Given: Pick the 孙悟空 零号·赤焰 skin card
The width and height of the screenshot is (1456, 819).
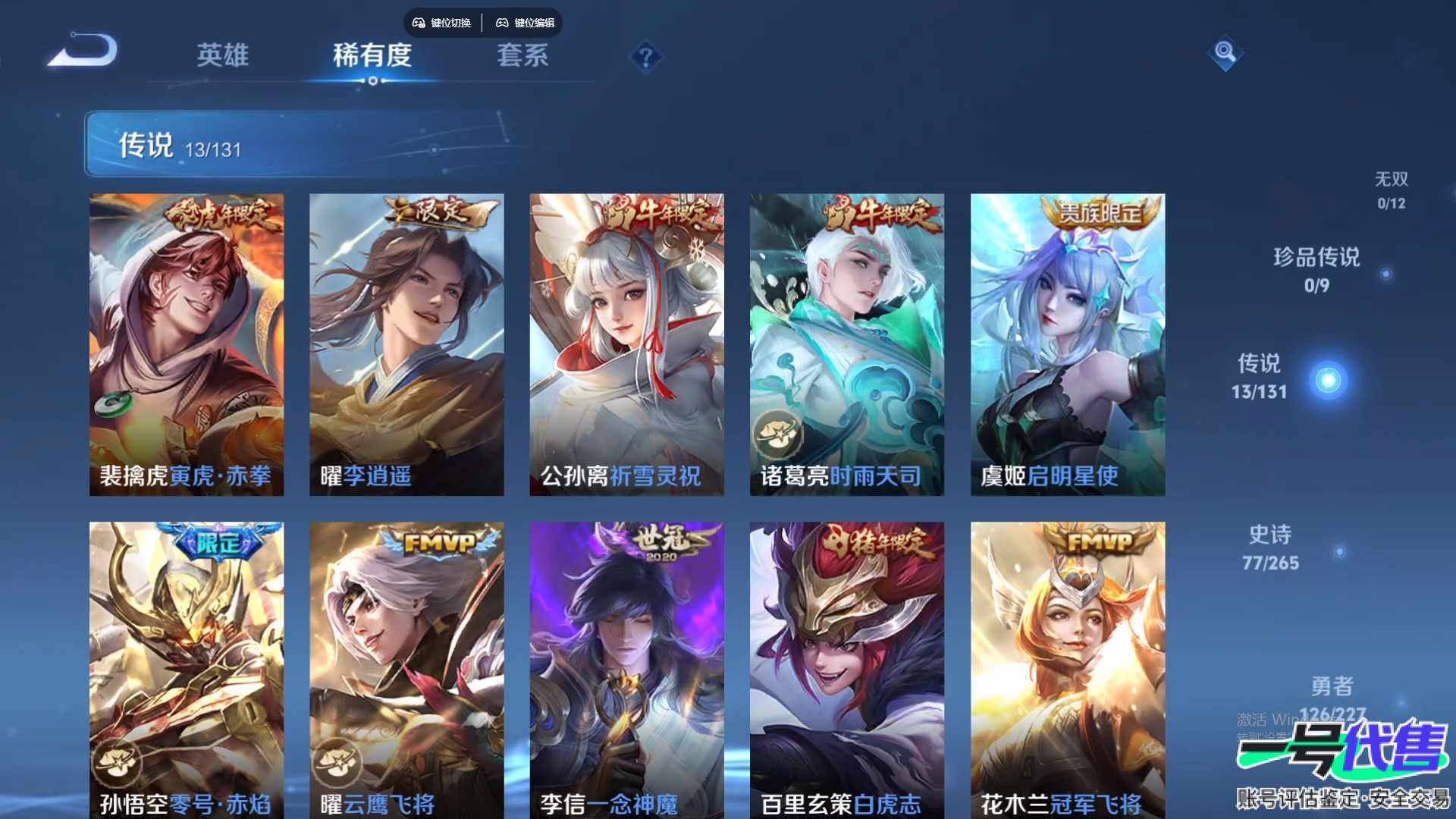Looking at the screenshot, I should point(187,667).
